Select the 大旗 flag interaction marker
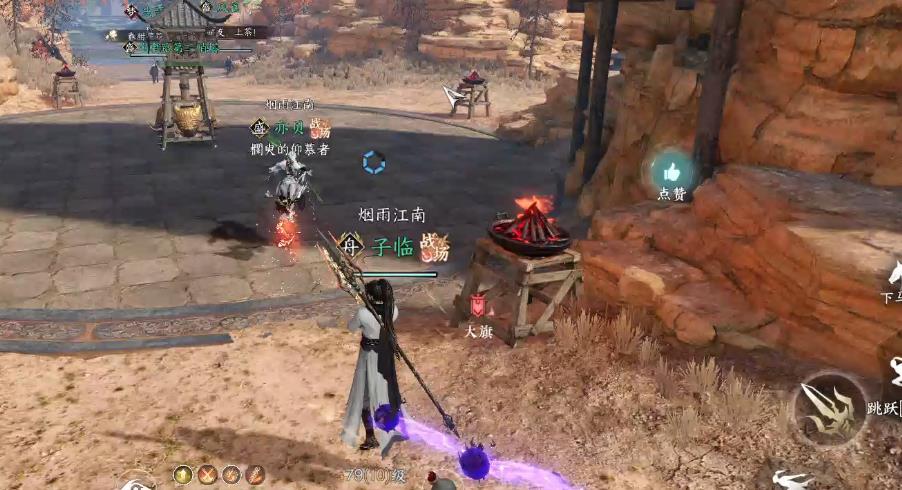 click(x=478, y=307)
